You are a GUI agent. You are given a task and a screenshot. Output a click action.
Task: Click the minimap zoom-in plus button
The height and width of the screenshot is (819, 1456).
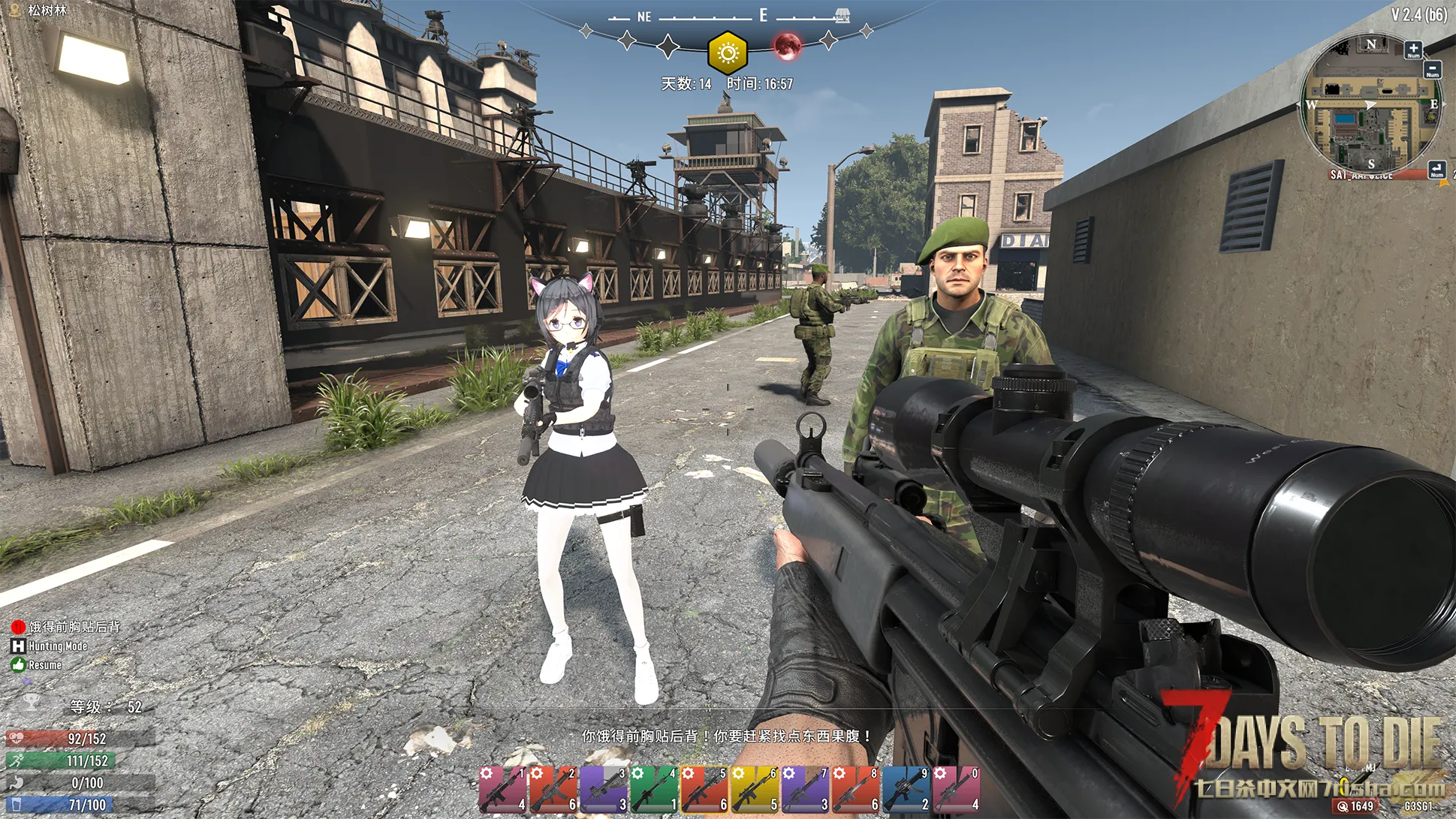[x=1413, y=50]
